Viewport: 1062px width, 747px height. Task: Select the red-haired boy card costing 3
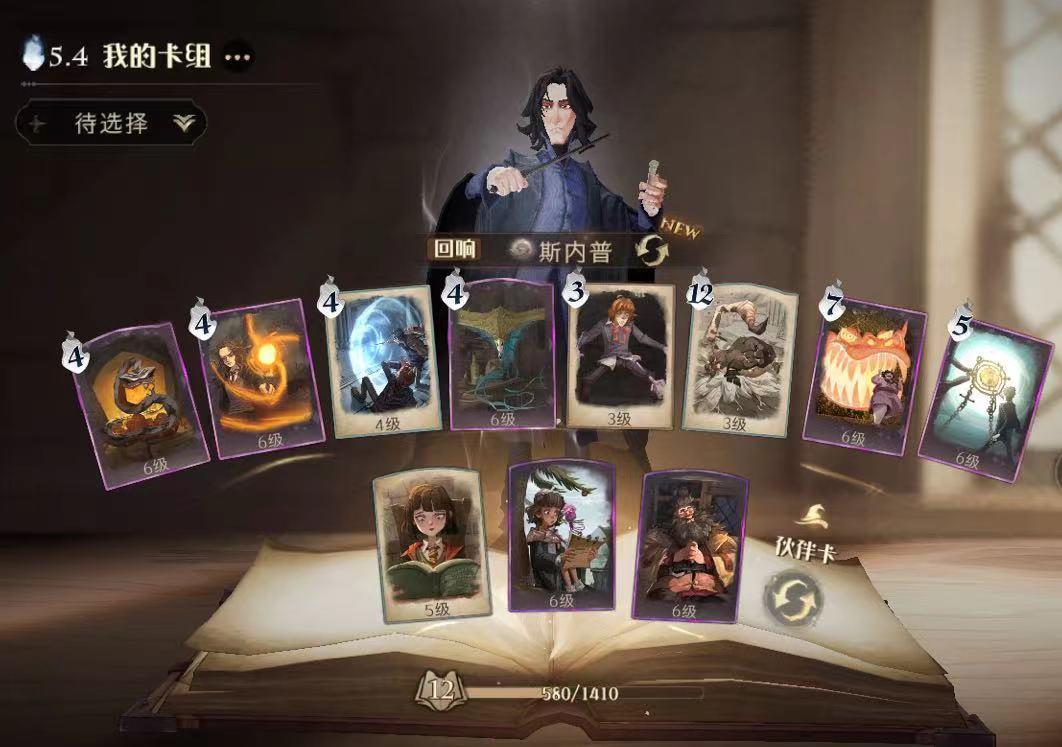pyautogui.click(x=620, y=357)
